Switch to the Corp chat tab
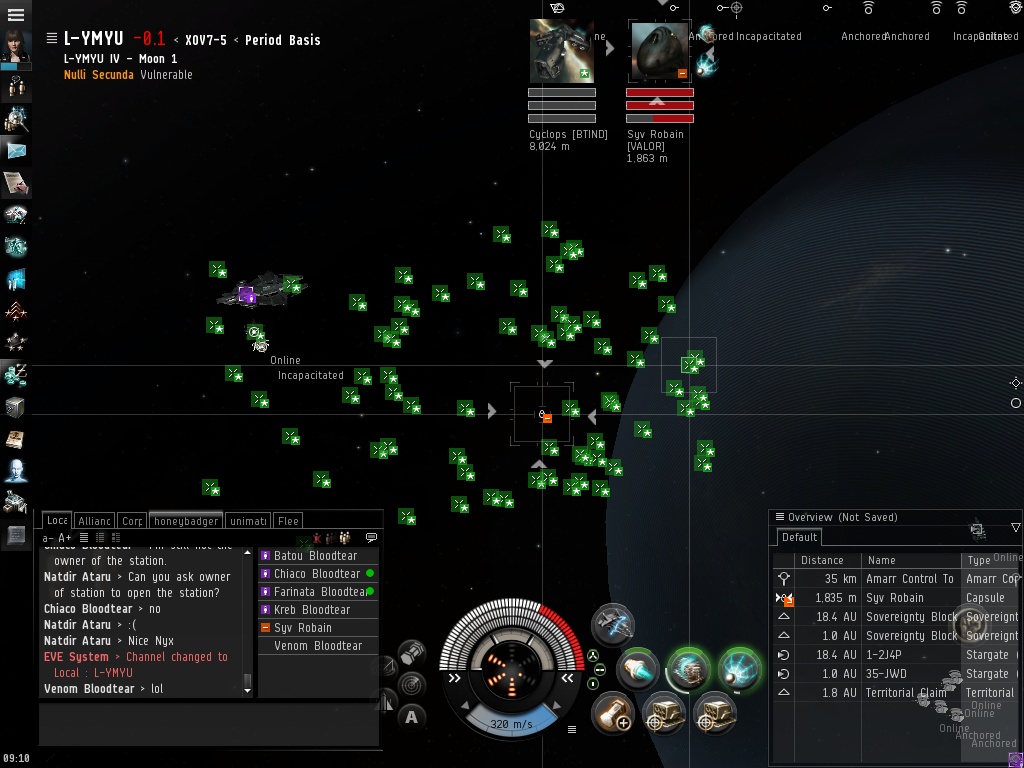The height and width of the screenshot is (768, 1024). [132, 521]
